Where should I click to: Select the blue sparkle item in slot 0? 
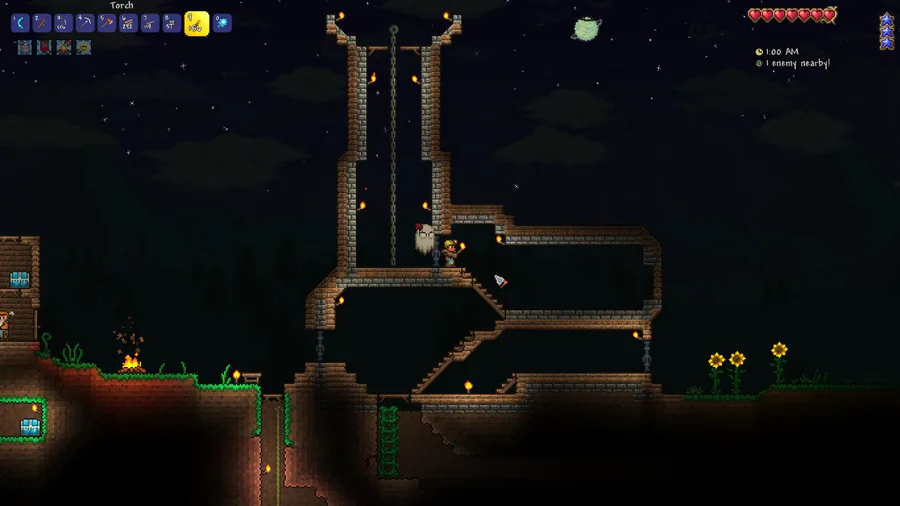222,23
